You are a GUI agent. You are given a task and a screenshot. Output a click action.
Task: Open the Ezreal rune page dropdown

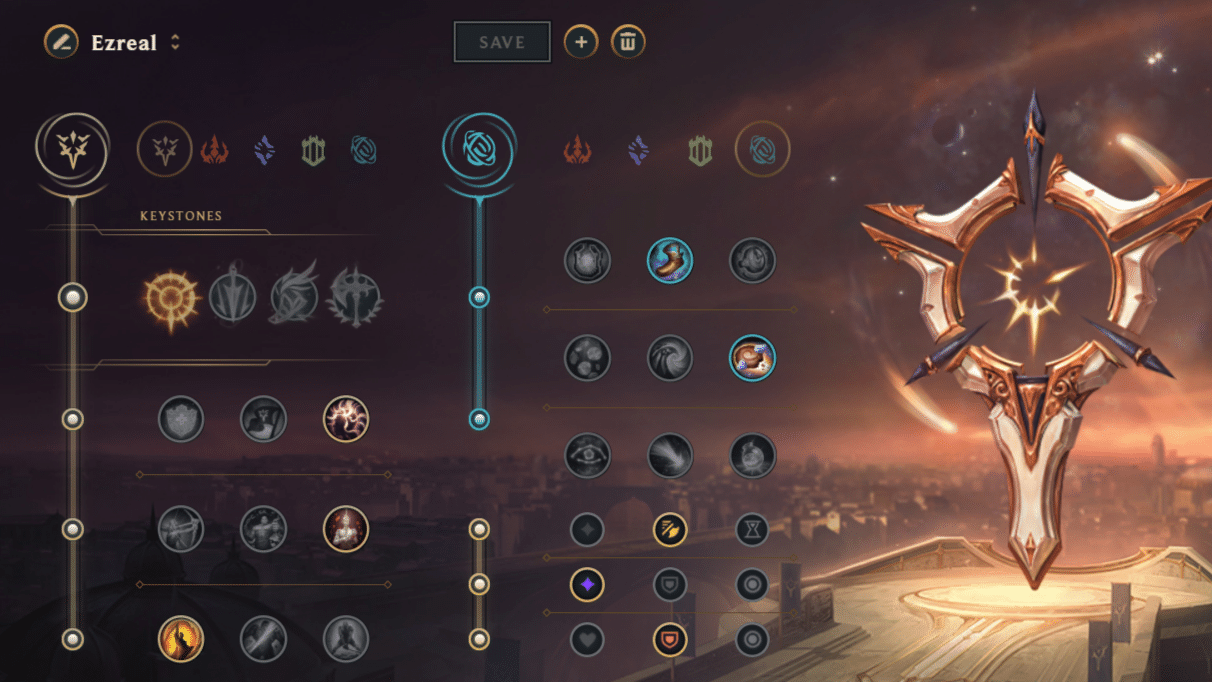[175, 42]
